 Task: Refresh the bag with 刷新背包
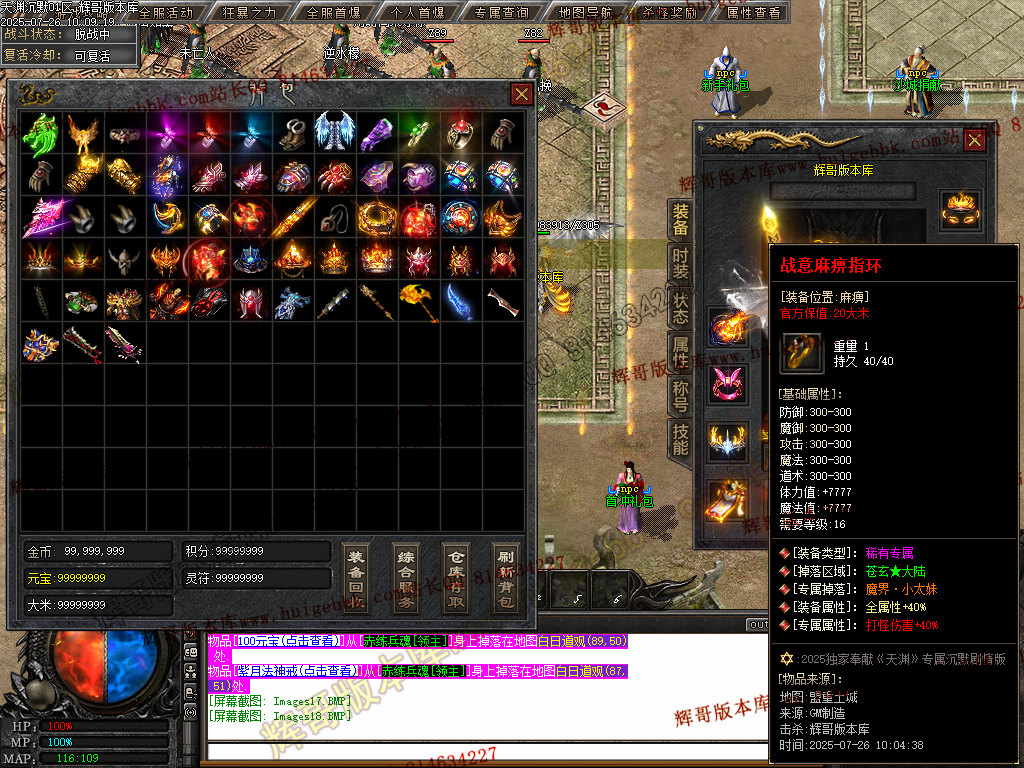pyautogui.click(x=505, y=578)
